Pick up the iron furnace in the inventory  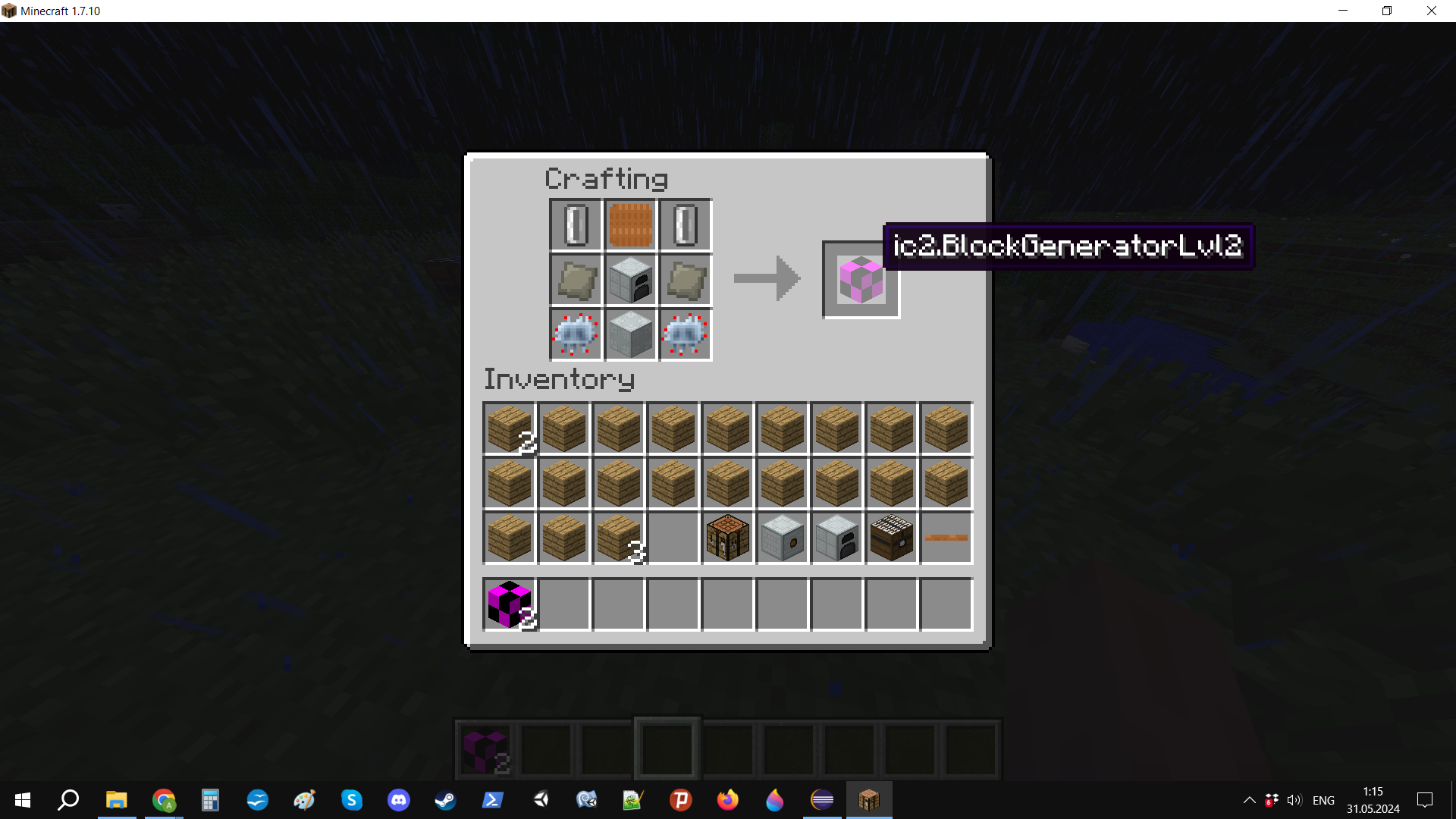coord(836,538)
